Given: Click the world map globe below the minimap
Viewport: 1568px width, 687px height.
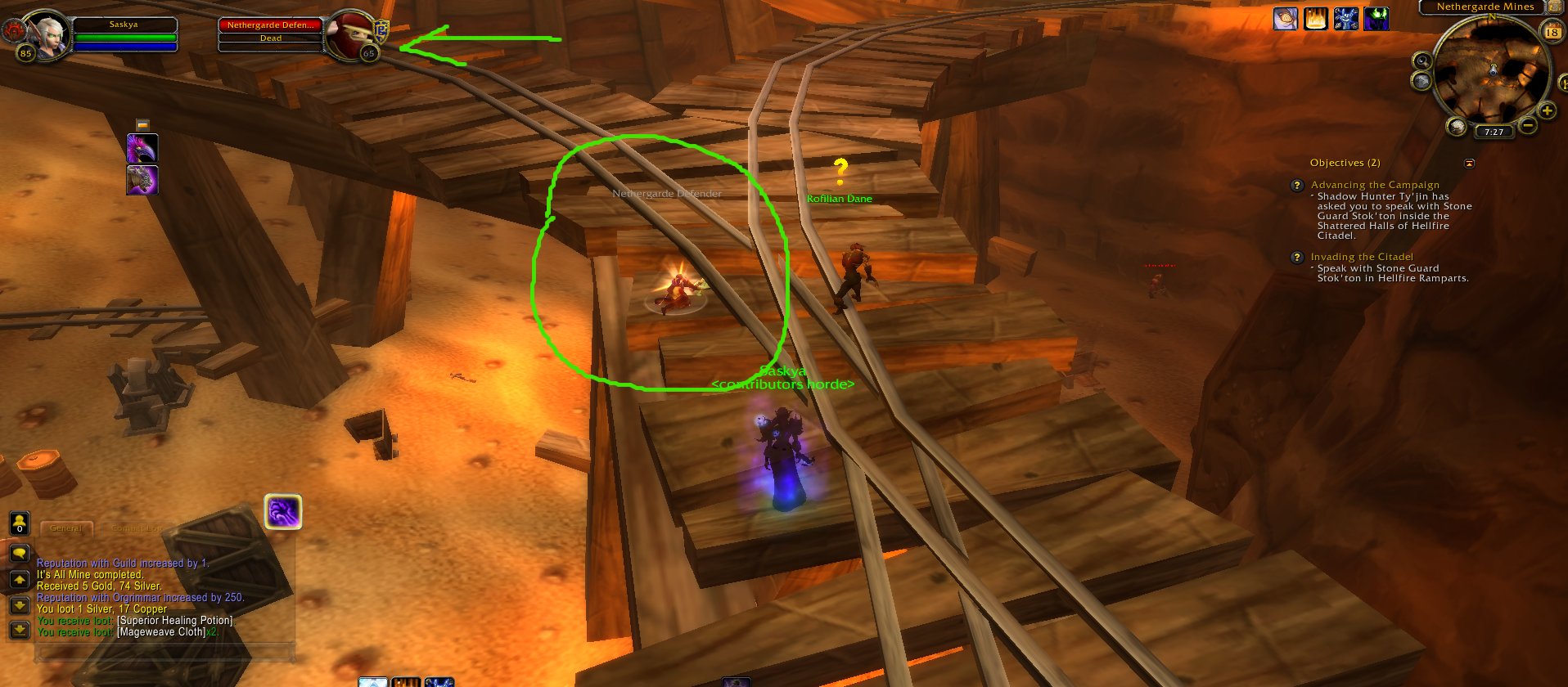Looking at the screenshot, I should pyautogui.click(x=1422, y=80).
